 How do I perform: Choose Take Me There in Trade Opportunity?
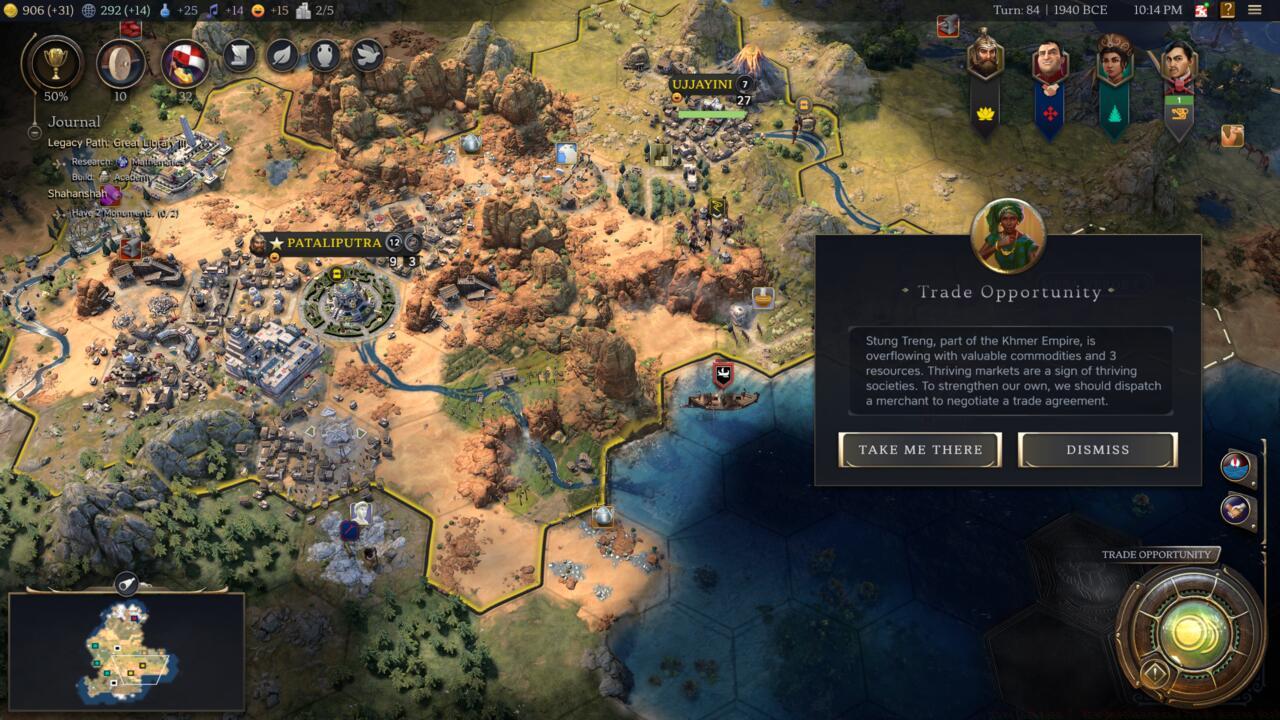920,450
